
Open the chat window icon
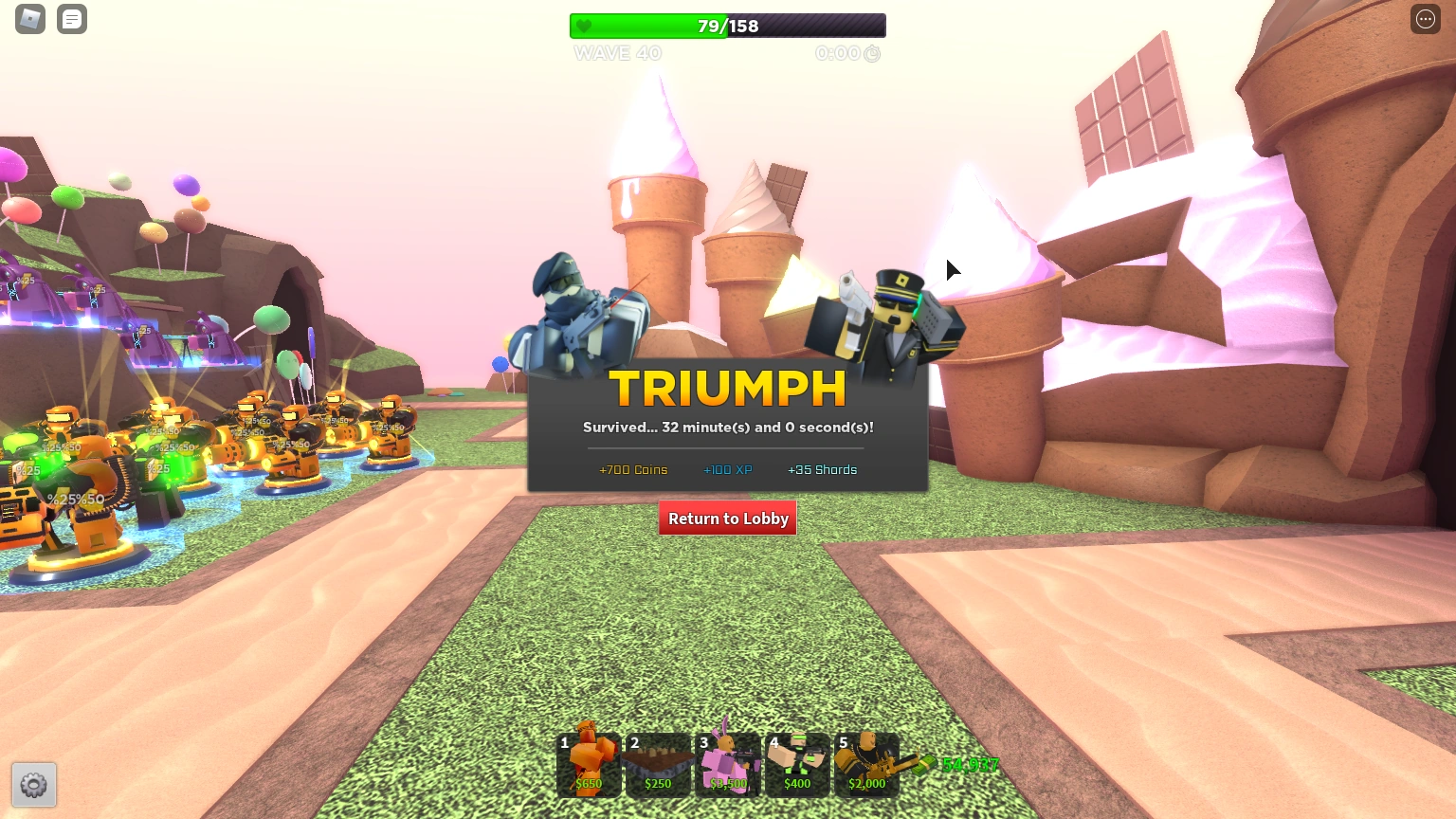click(x=72, y=19)
